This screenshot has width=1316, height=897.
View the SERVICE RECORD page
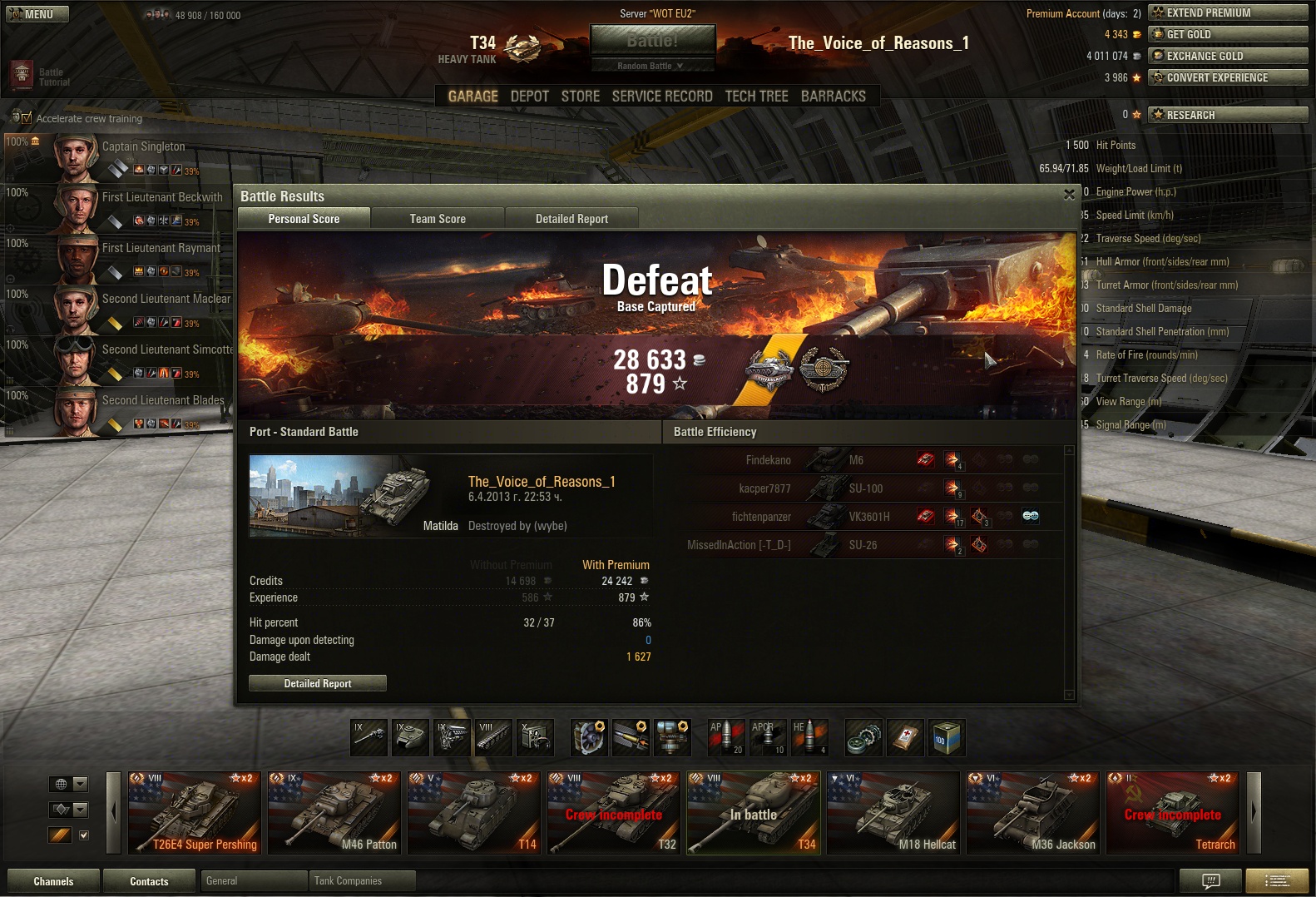point(662,97)
